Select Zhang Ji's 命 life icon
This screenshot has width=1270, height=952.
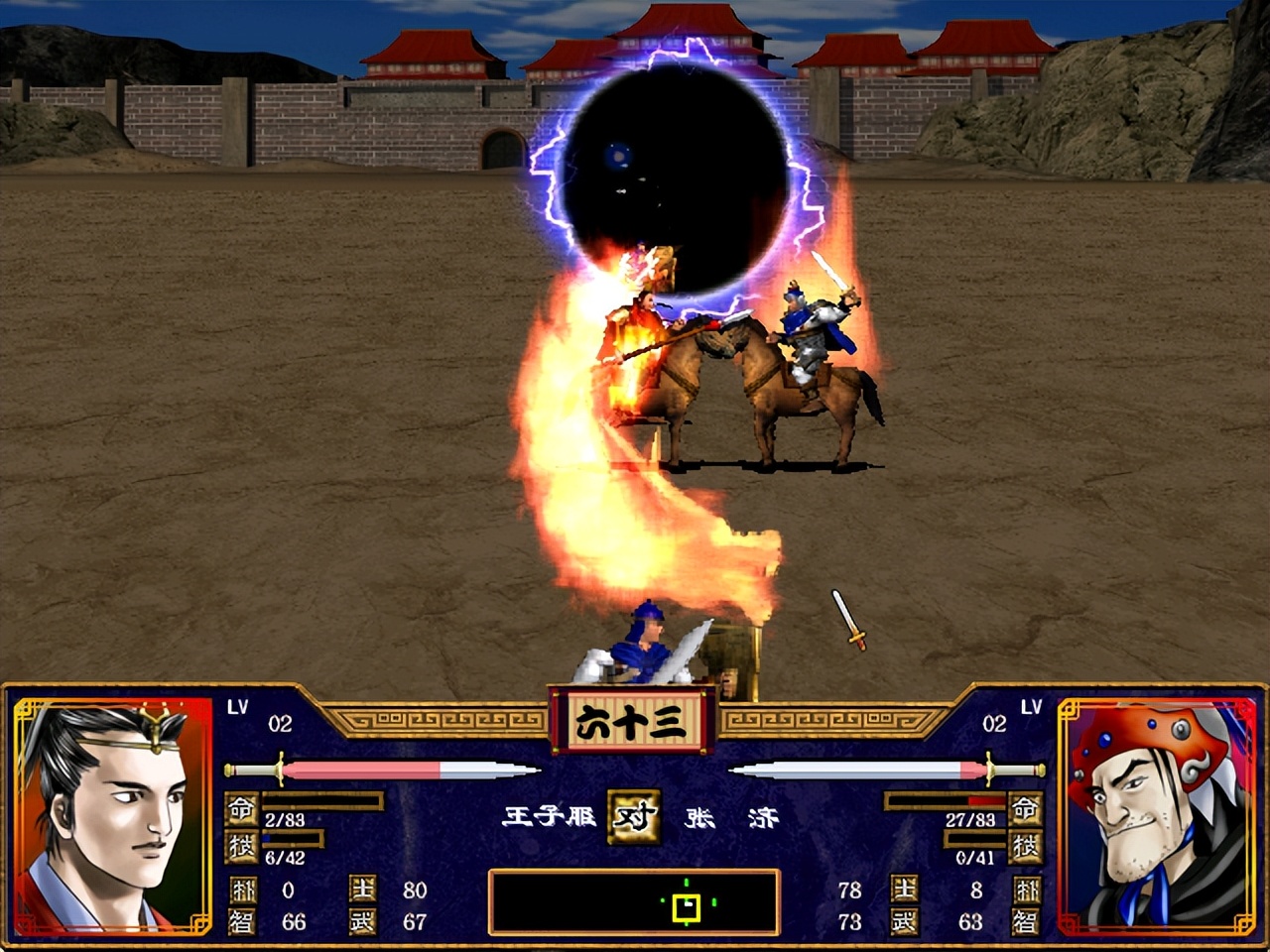[x=1023, y=806]
